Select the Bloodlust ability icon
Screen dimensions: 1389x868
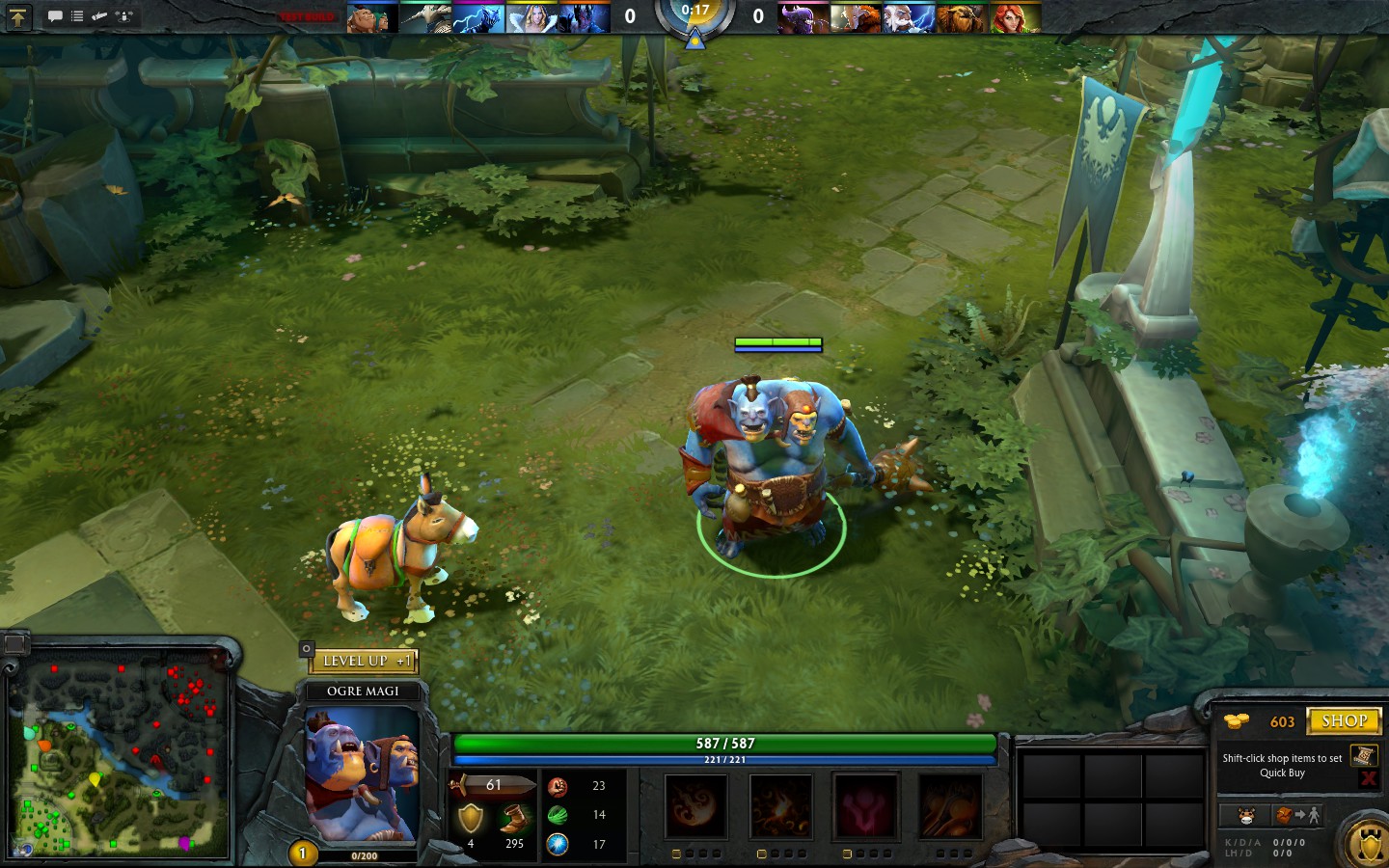coord(866,807)
